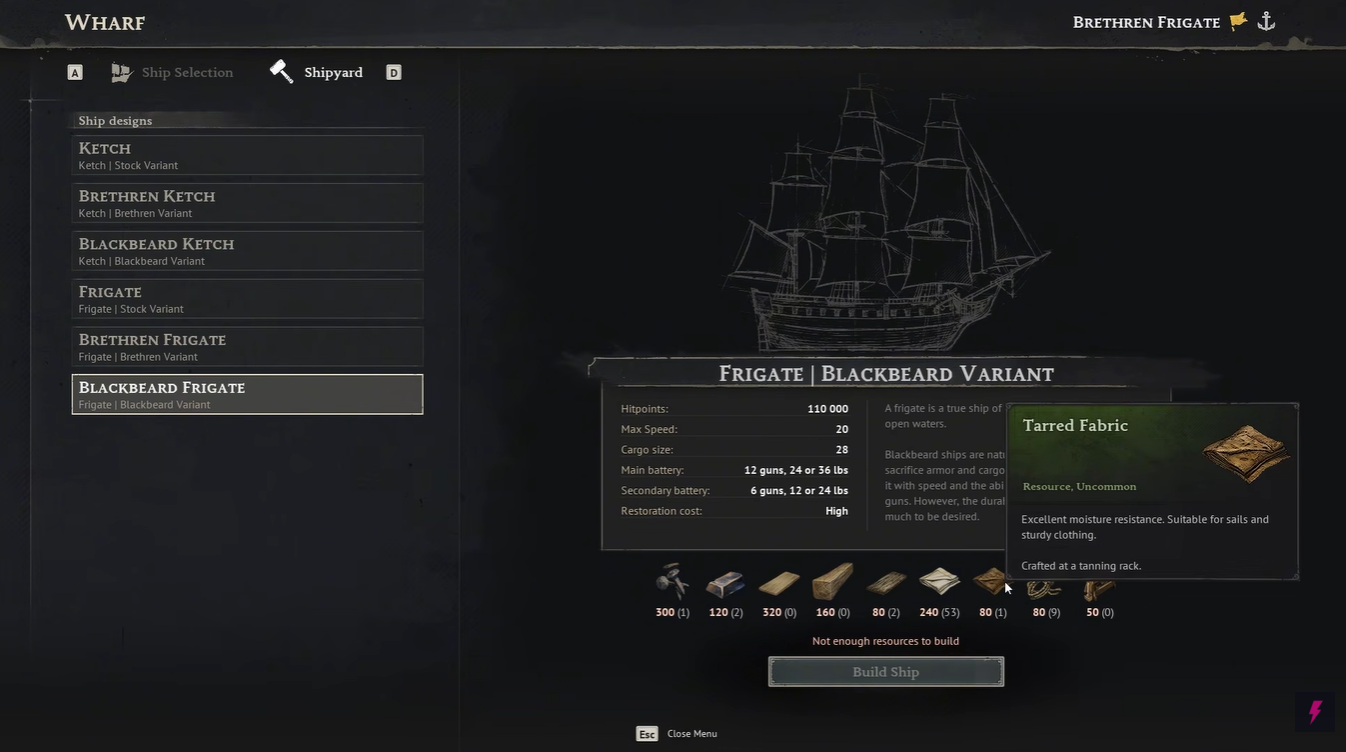The image size is (1346, 752).
Task: Select the folded sailcloth resource icon
Action: pos(939,582)
